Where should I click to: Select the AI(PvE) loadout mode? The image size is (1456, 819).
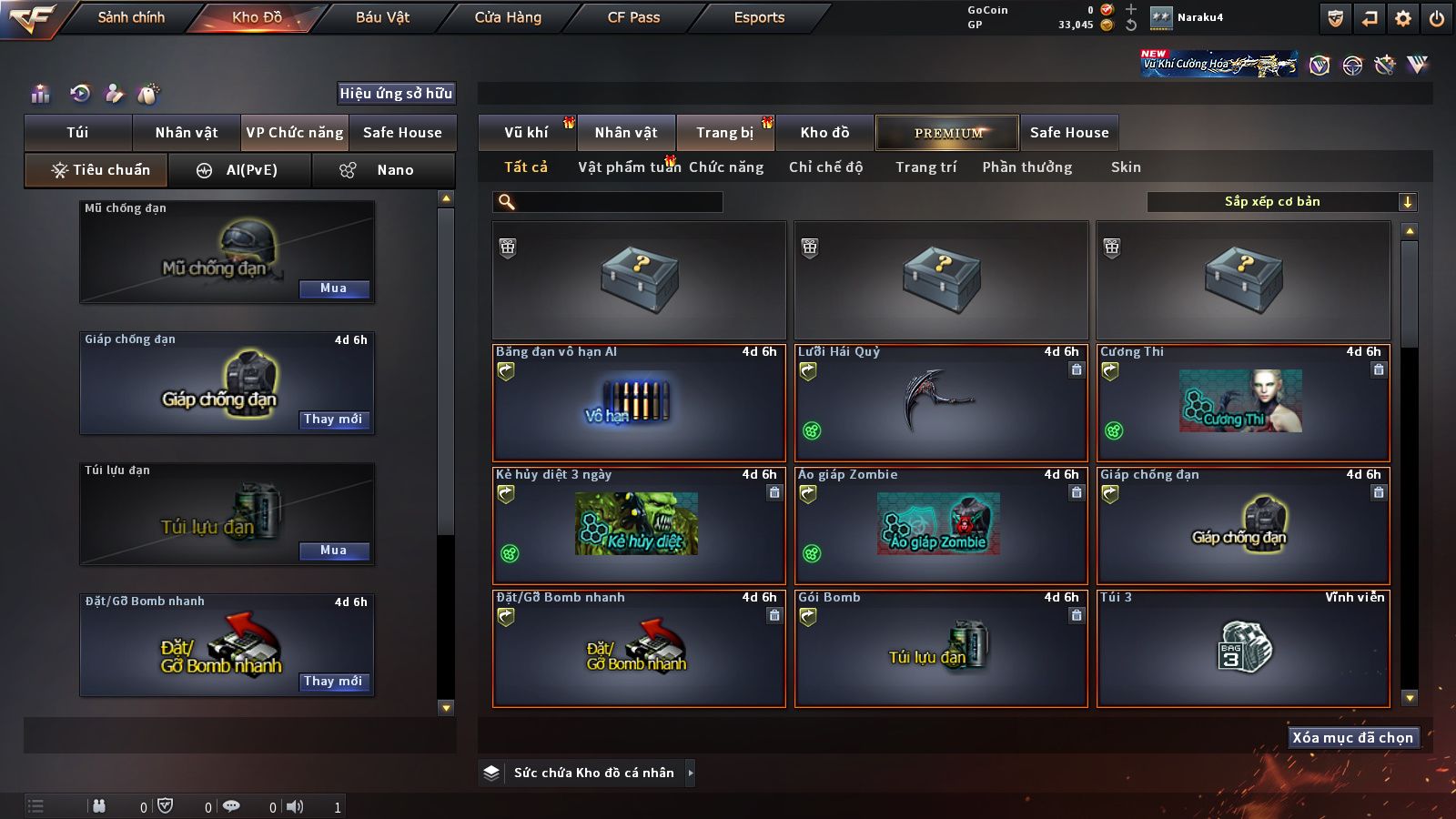(x=239, y=170)
